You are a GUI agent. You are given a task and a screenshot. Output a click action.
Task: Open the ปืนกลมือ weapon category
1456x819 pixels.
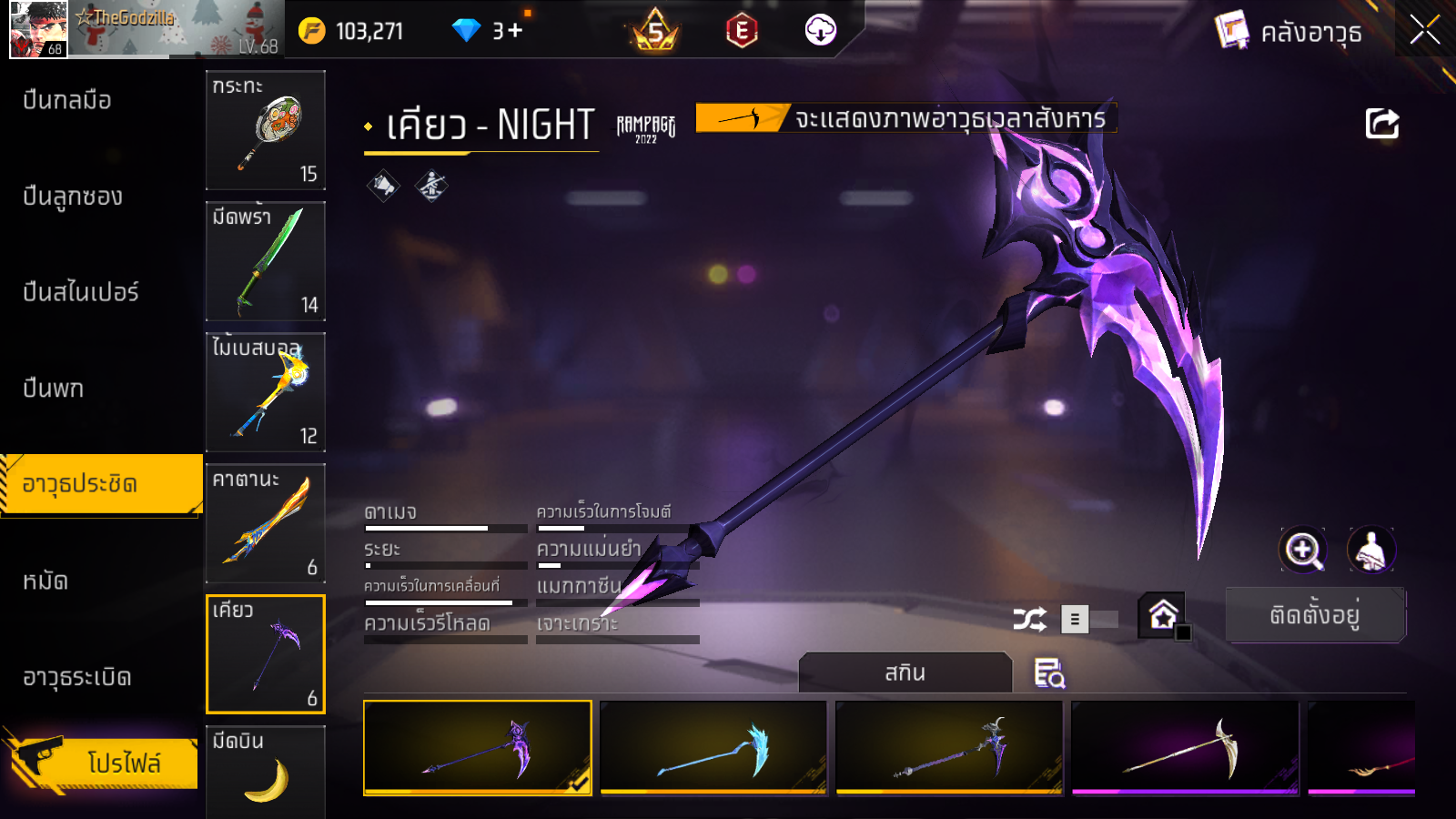67,100
